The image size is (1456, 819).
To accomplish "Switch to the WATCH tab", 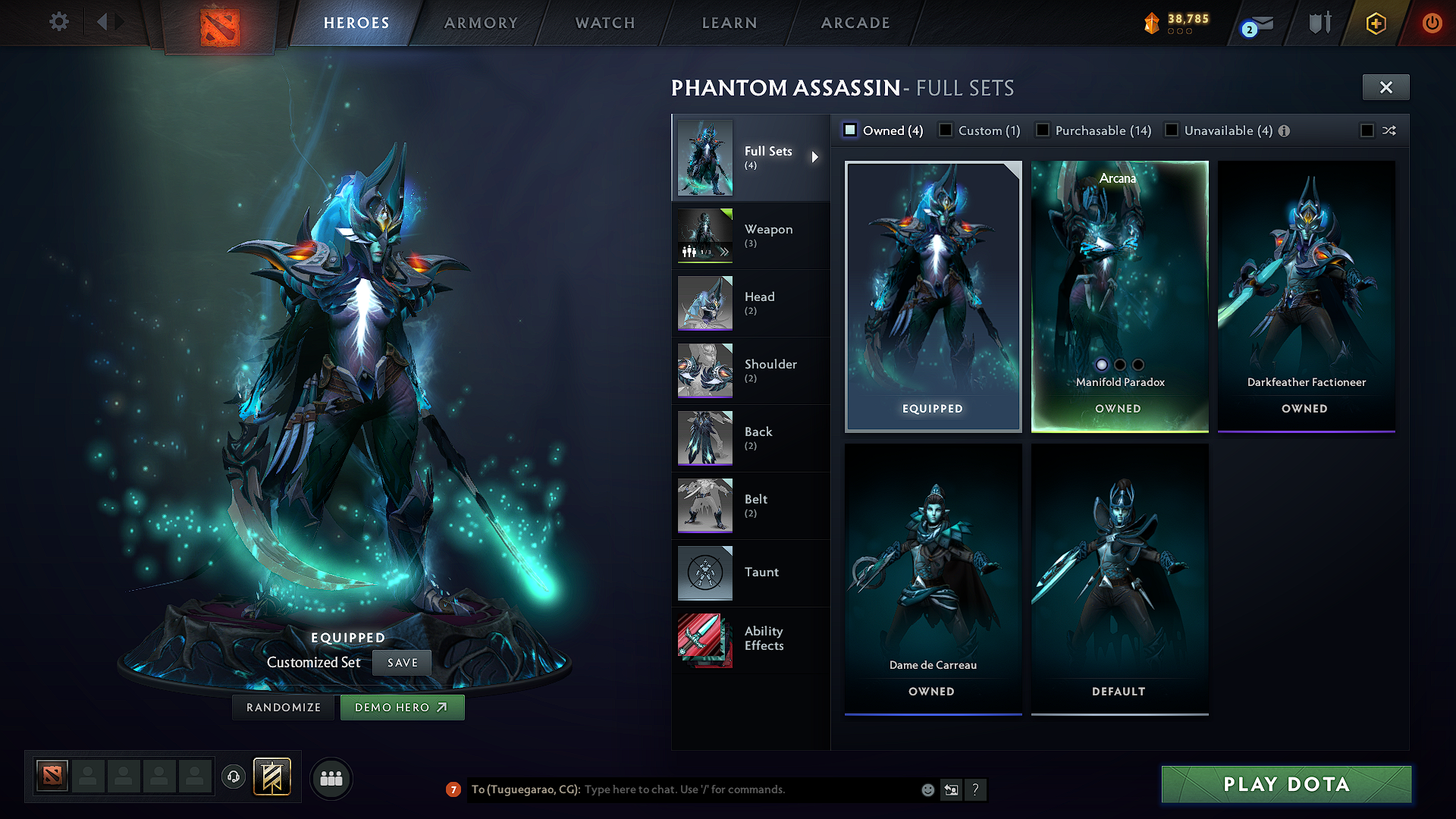I will [603, 23].
